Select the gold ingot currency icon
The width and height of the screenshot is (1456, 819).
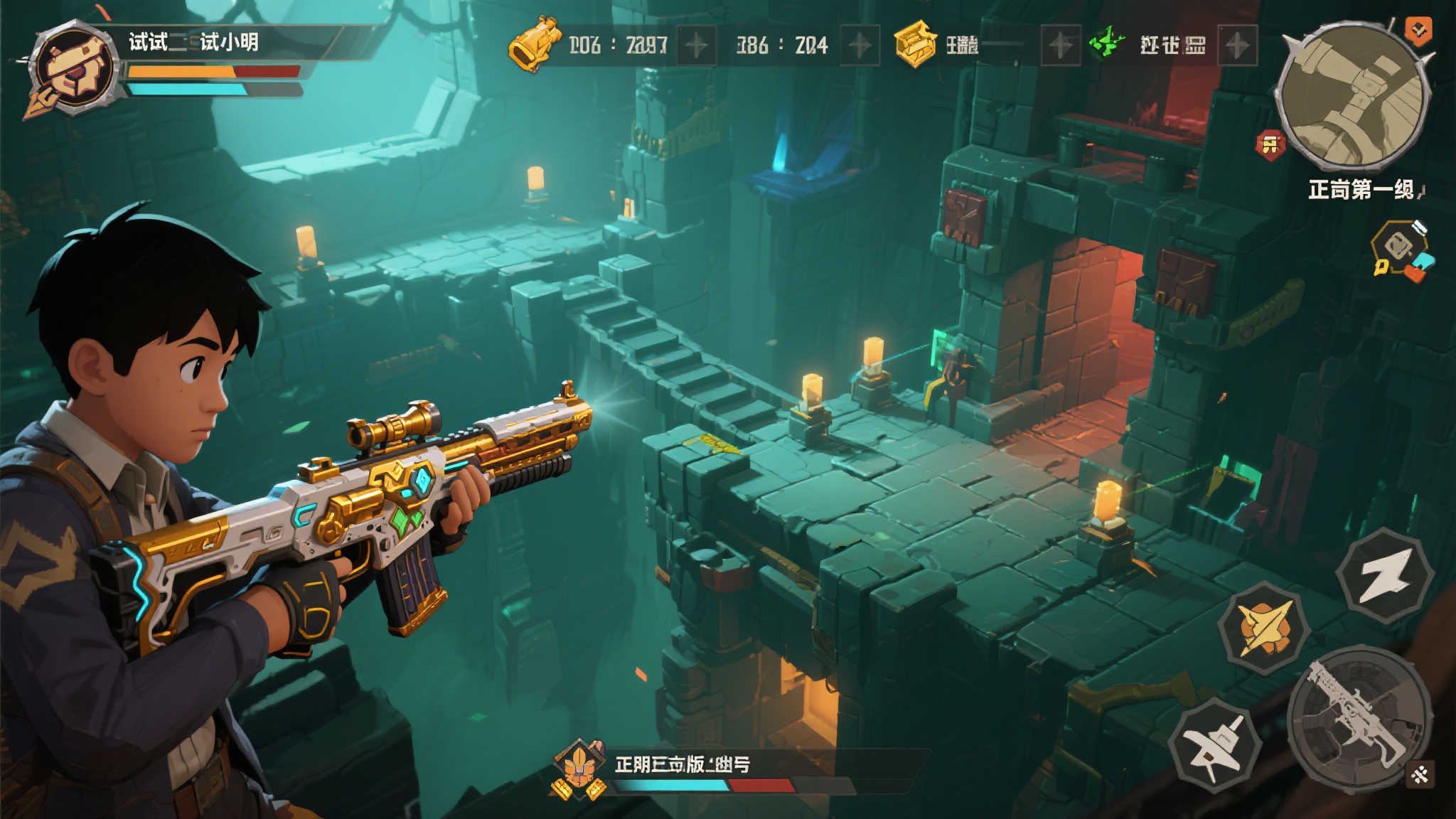point(915,44)
